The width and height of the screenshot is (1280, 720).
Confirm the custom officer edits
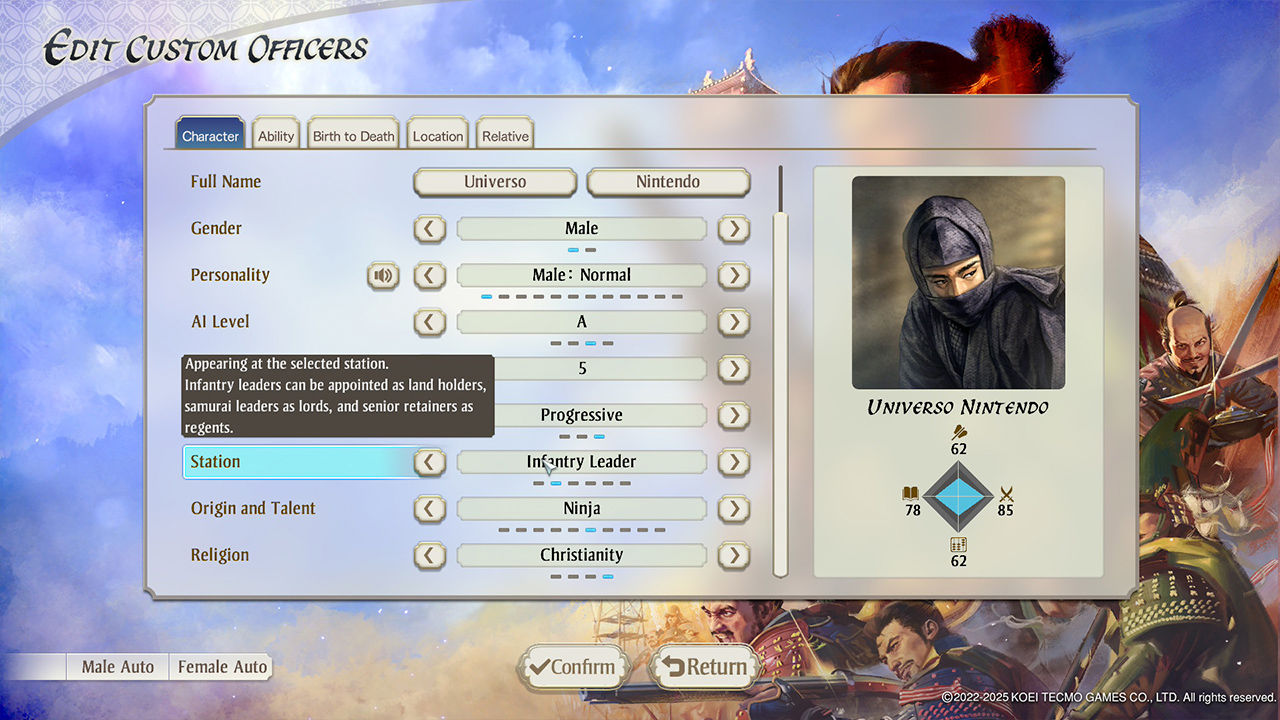pyautogui.click(x=573, y=667)
